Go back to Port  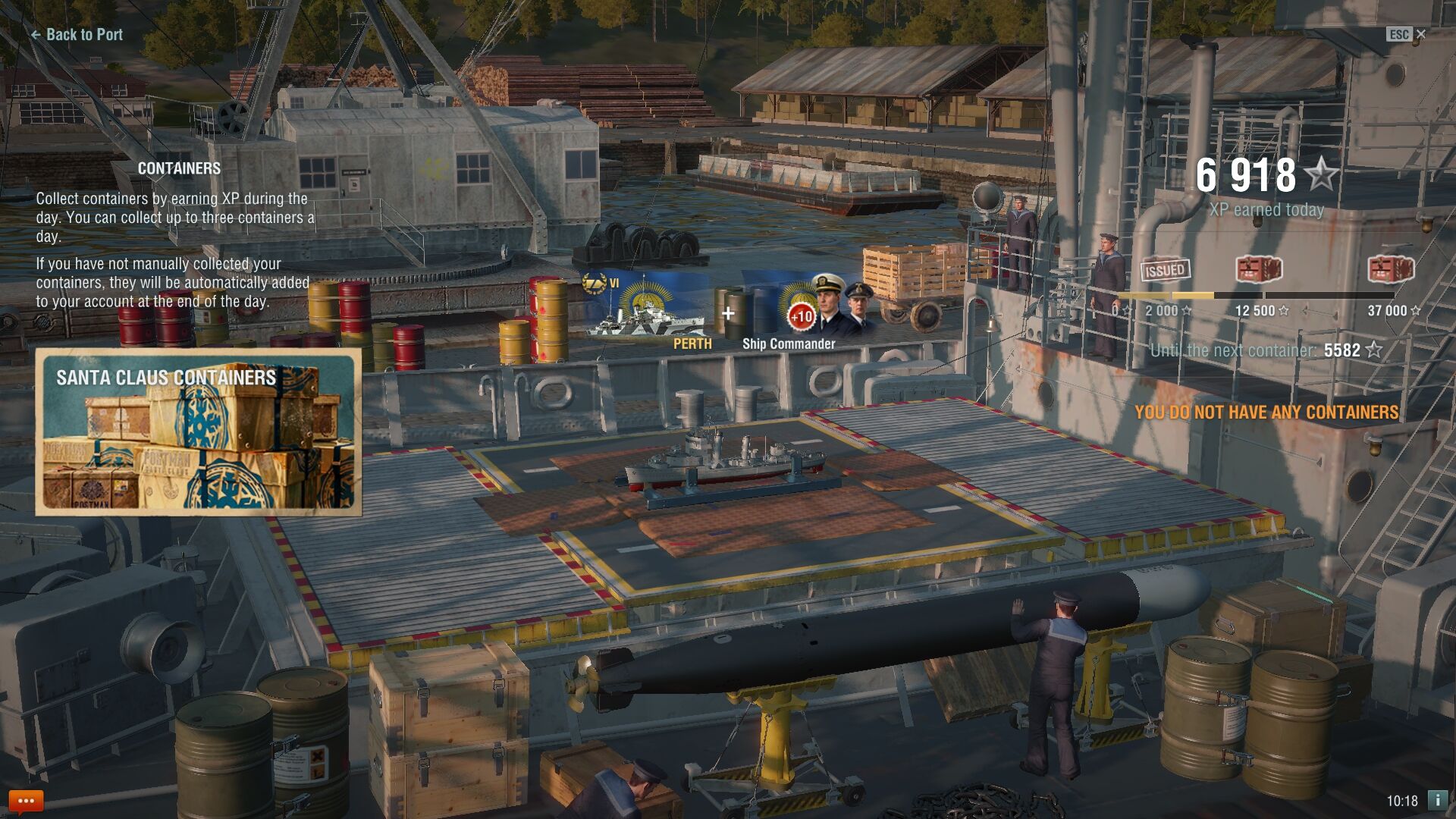[77, 34]
